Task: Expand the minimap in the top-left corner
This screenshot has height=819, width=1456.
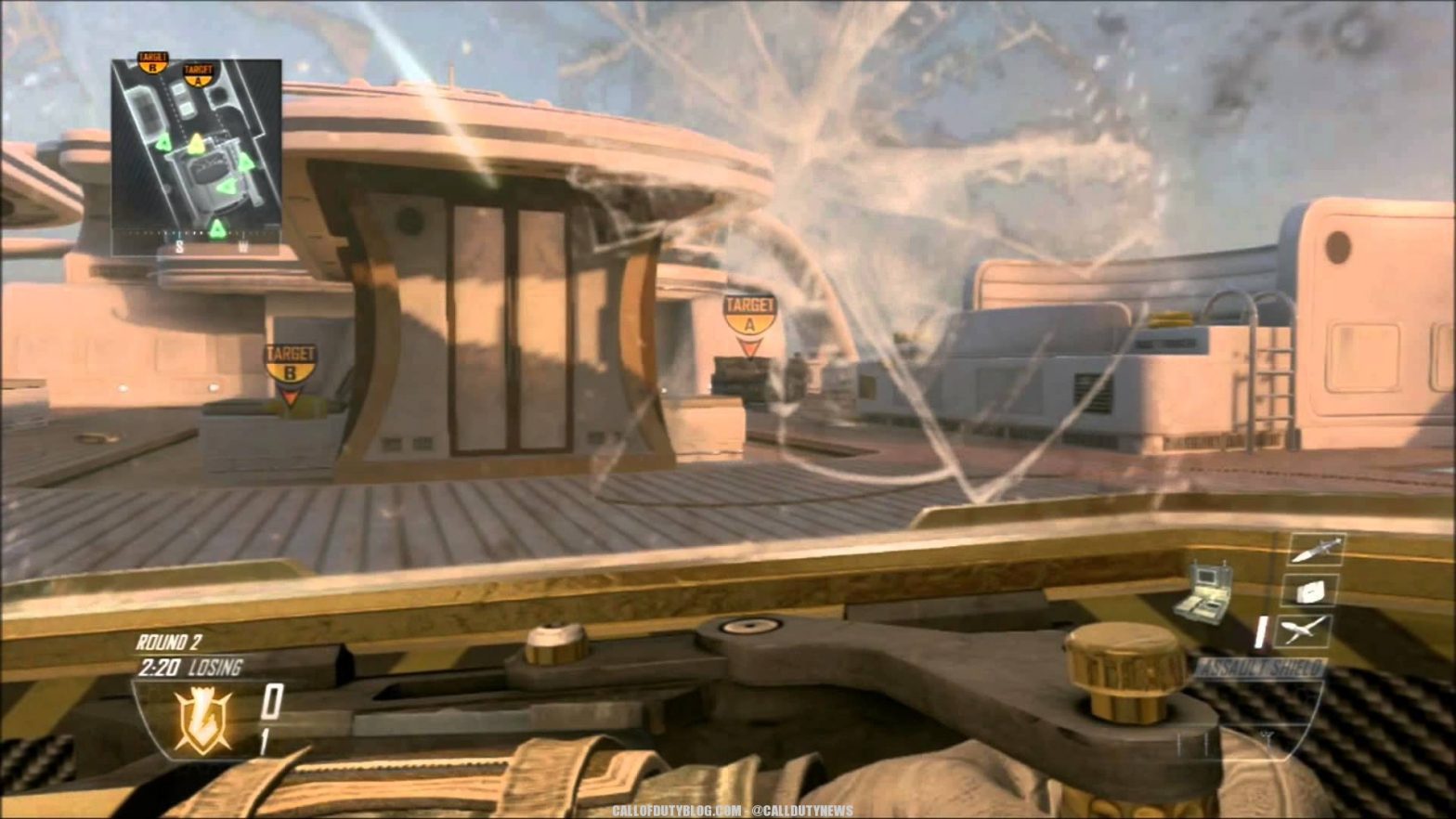Action: click(195, 153)
